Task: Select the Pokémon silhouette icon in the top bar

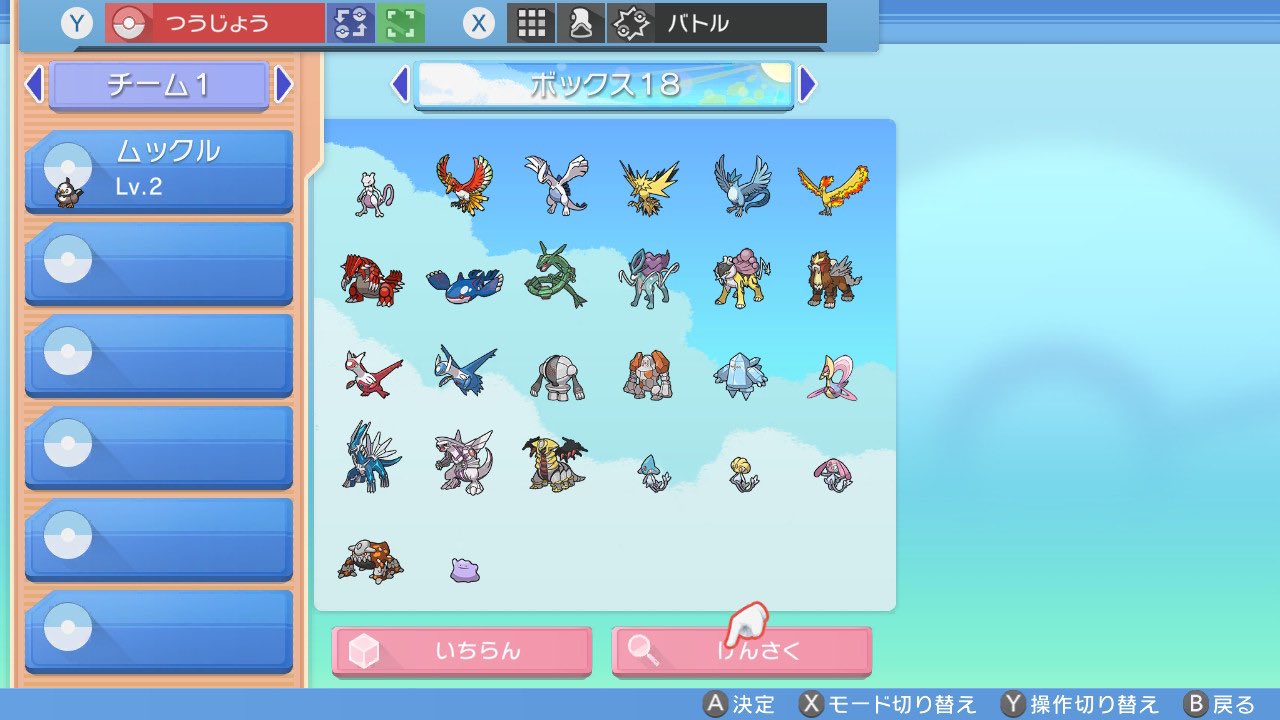Action: click(580, 23)
